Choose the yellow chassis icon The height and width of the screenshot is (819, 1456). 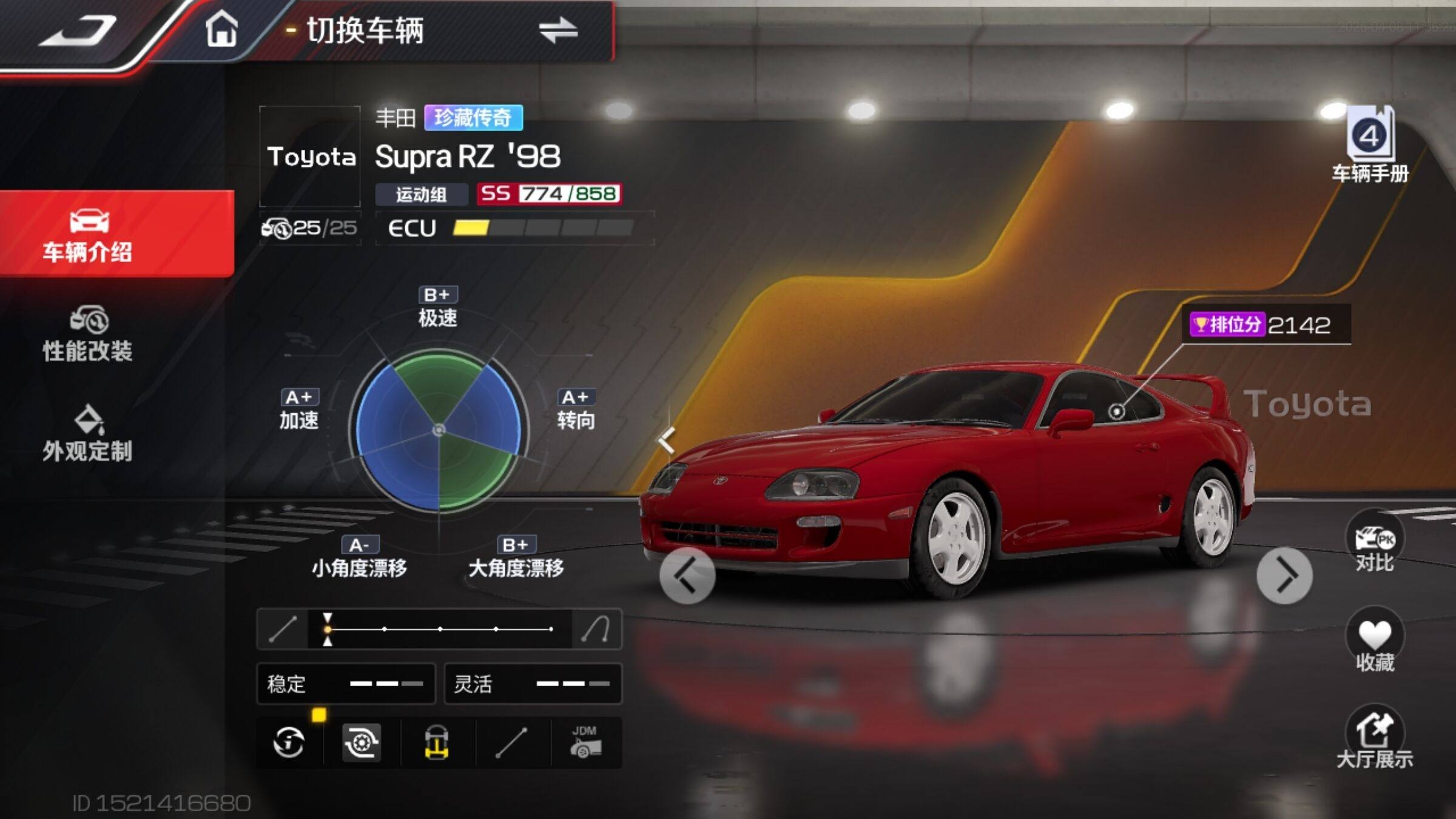click(437, 742)
